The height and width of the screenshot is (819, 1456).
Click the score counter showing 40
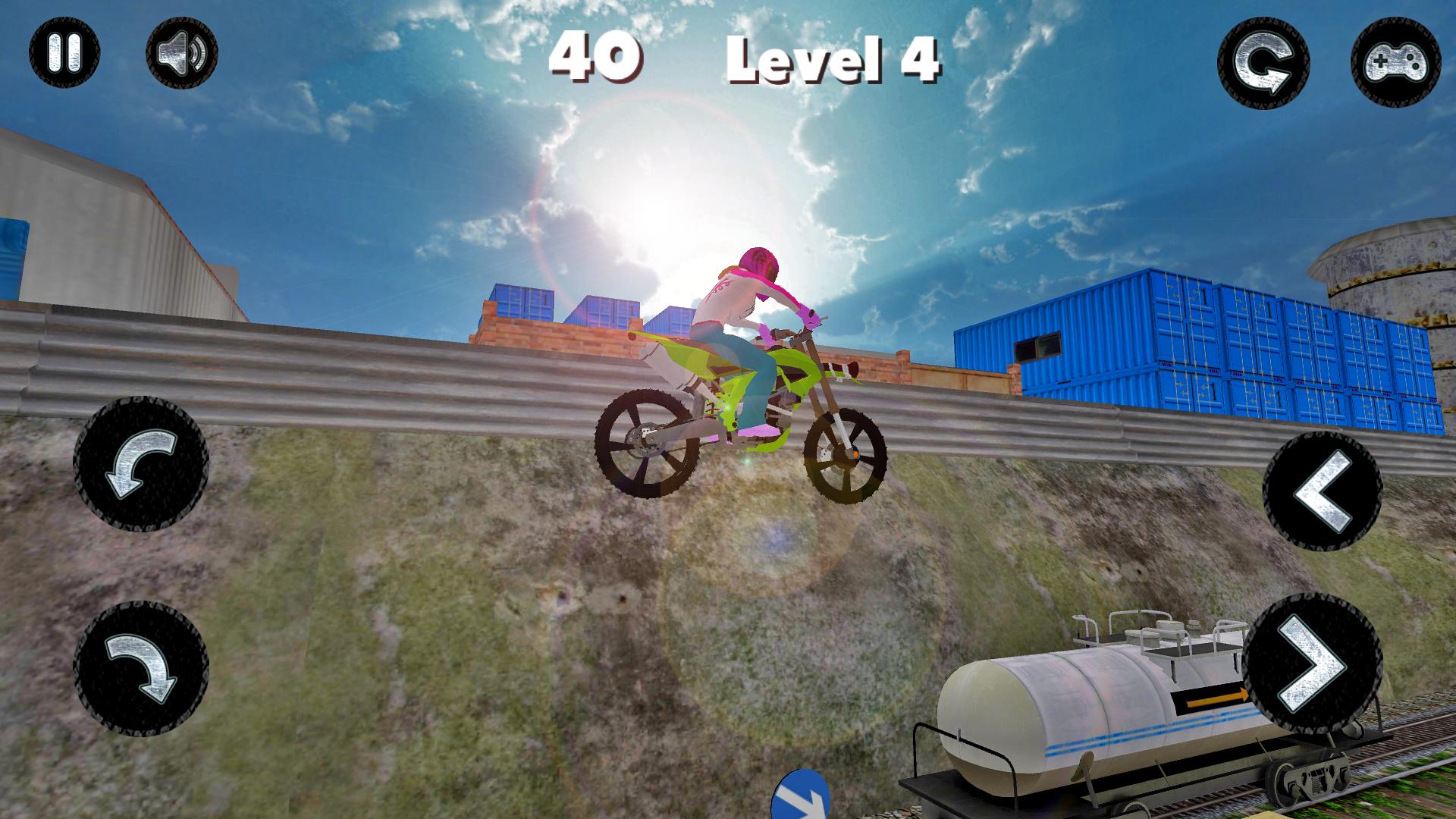coord(595,57)
